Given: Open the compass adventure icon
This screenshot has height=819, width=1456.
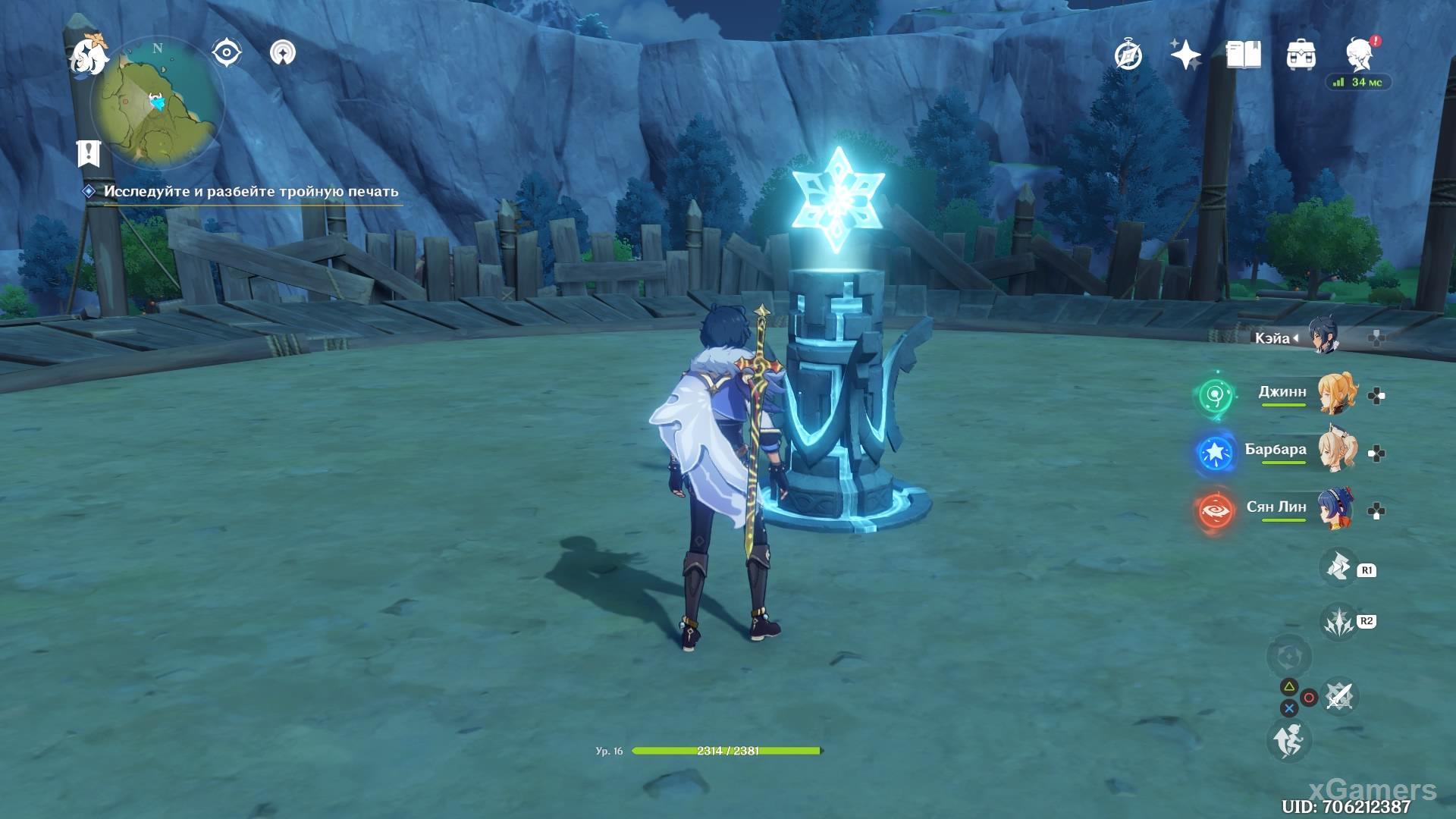Looking at the screenshot, I should point(1128,55).
